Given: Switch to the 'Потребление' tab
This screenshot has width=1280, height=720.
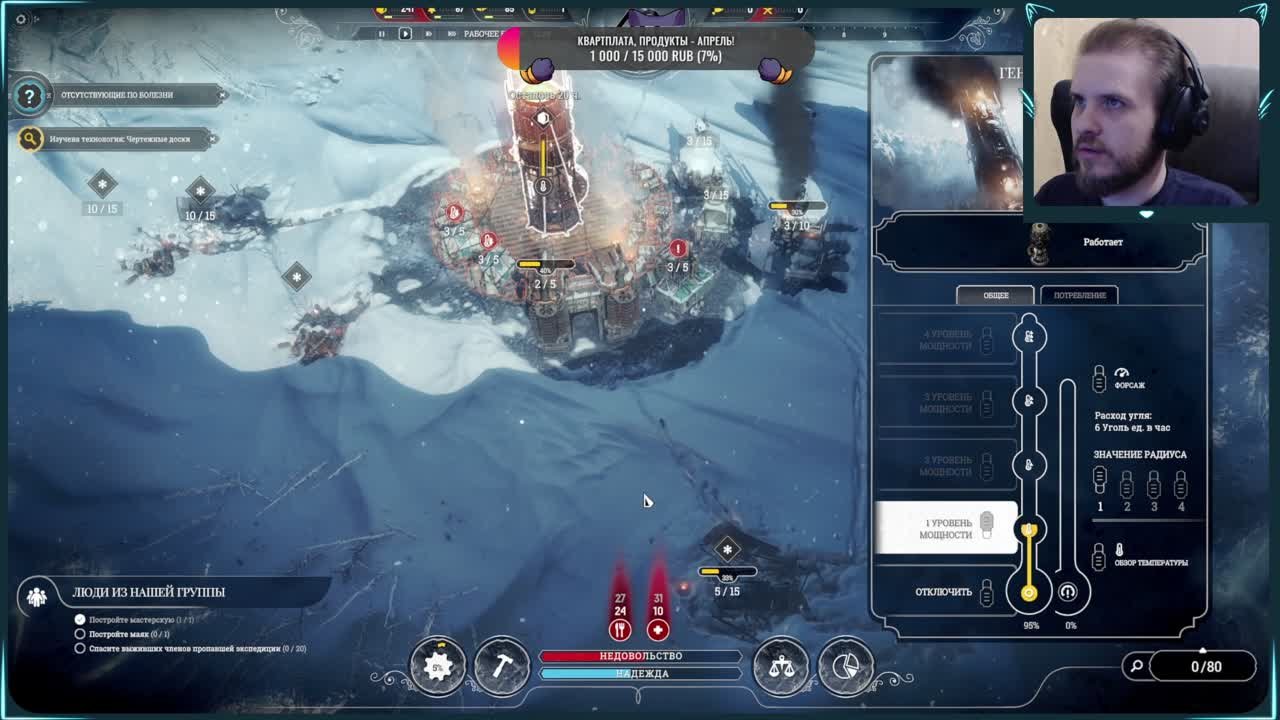Looking at the screenshot, I should [x=1079, y=295].
